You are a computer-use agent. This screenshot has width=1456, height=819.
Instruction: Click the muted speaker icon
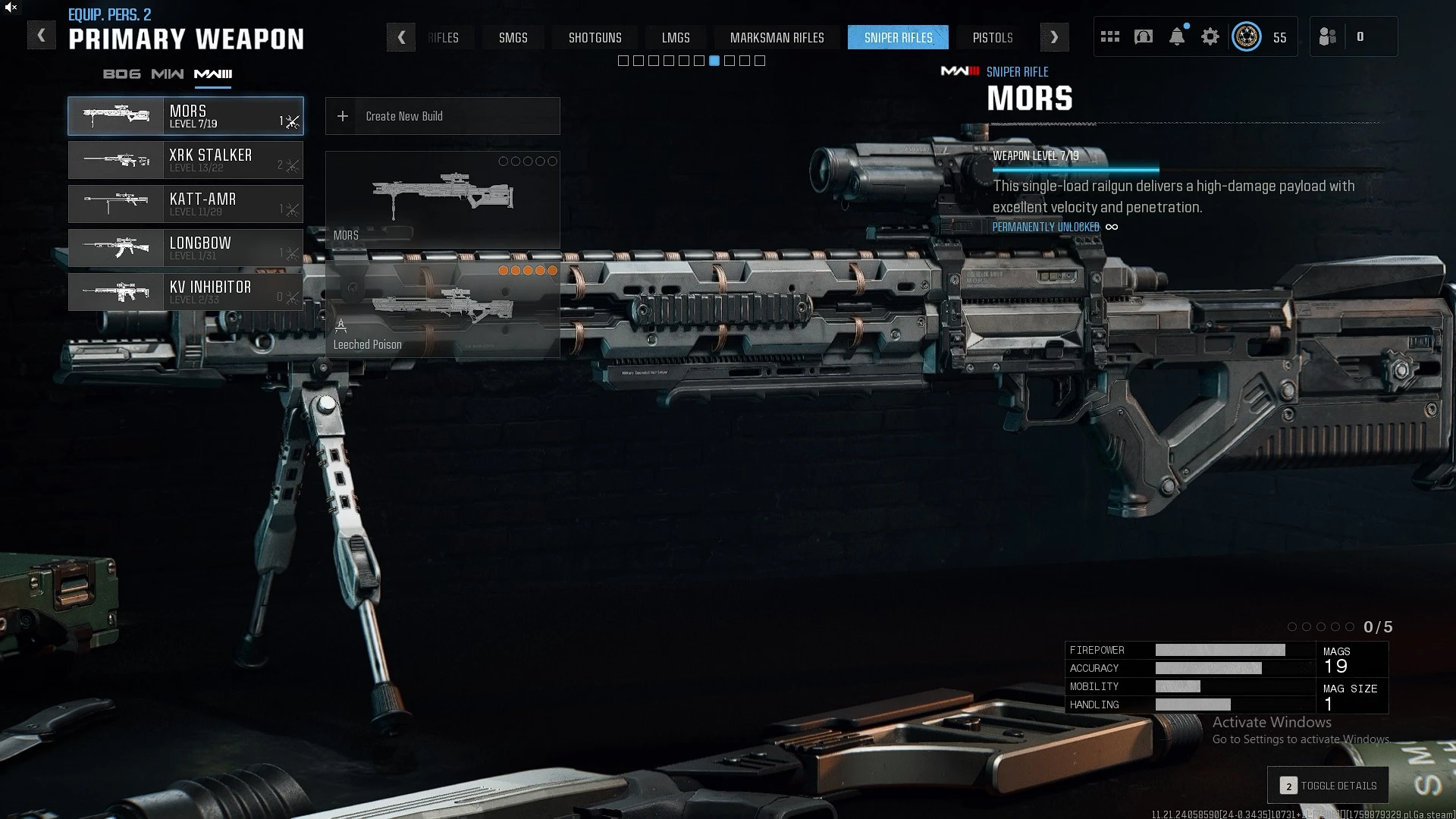pos(11,8)
